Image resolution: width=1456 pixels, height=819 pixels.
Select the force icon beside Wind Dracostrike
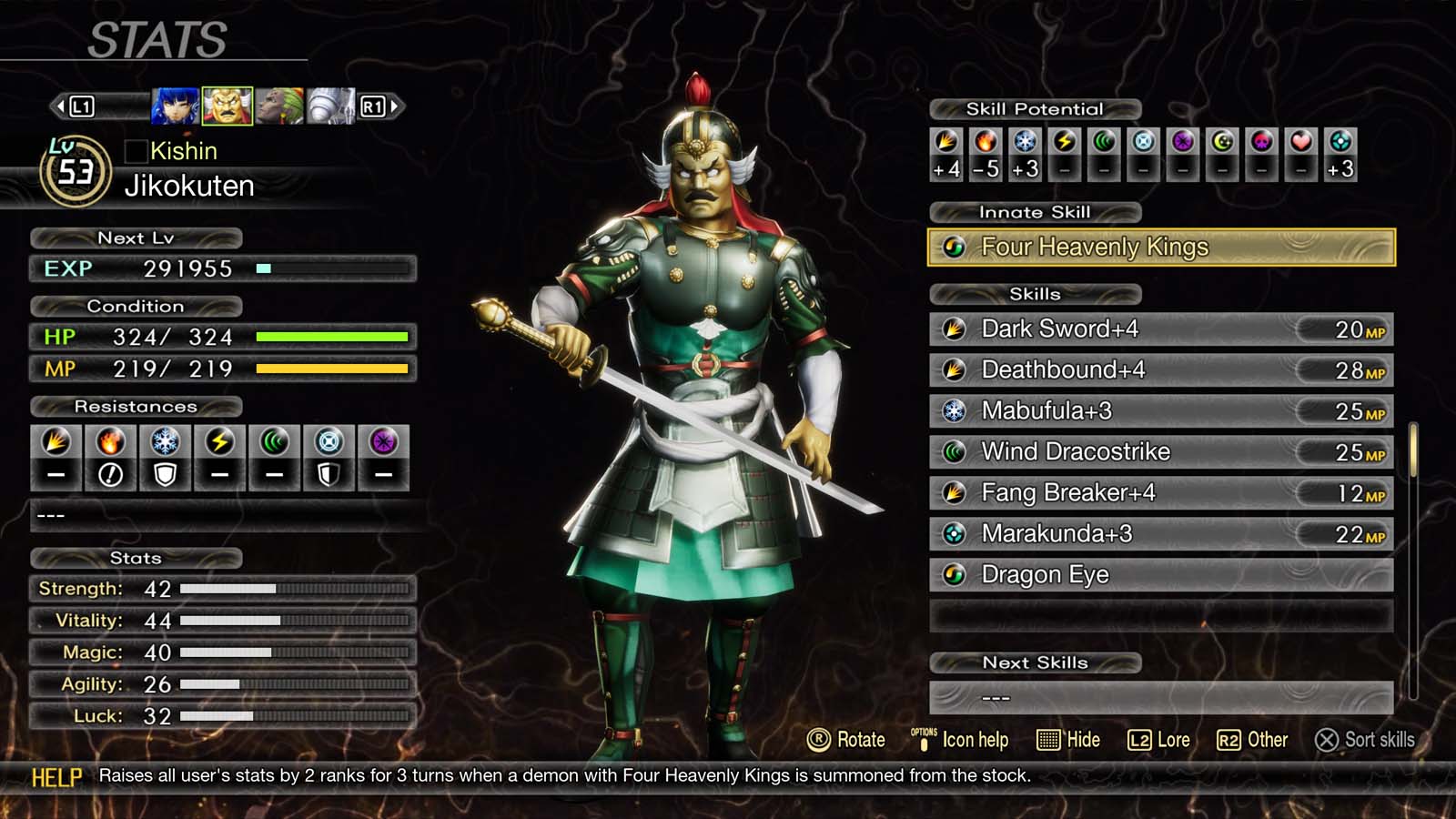click(954, 451)
